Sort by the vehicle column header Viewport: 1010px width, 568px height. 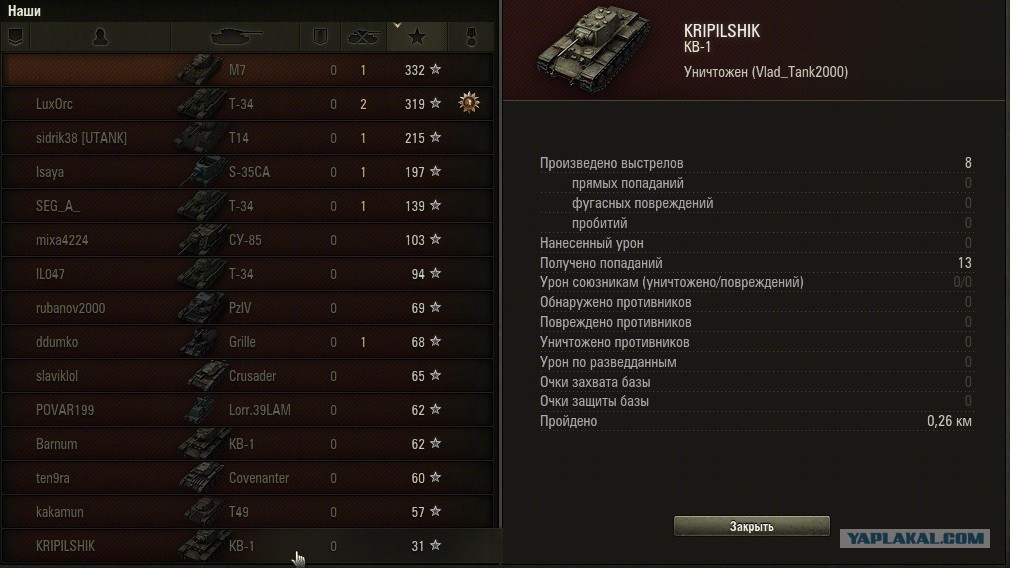[x=236, y=37]
